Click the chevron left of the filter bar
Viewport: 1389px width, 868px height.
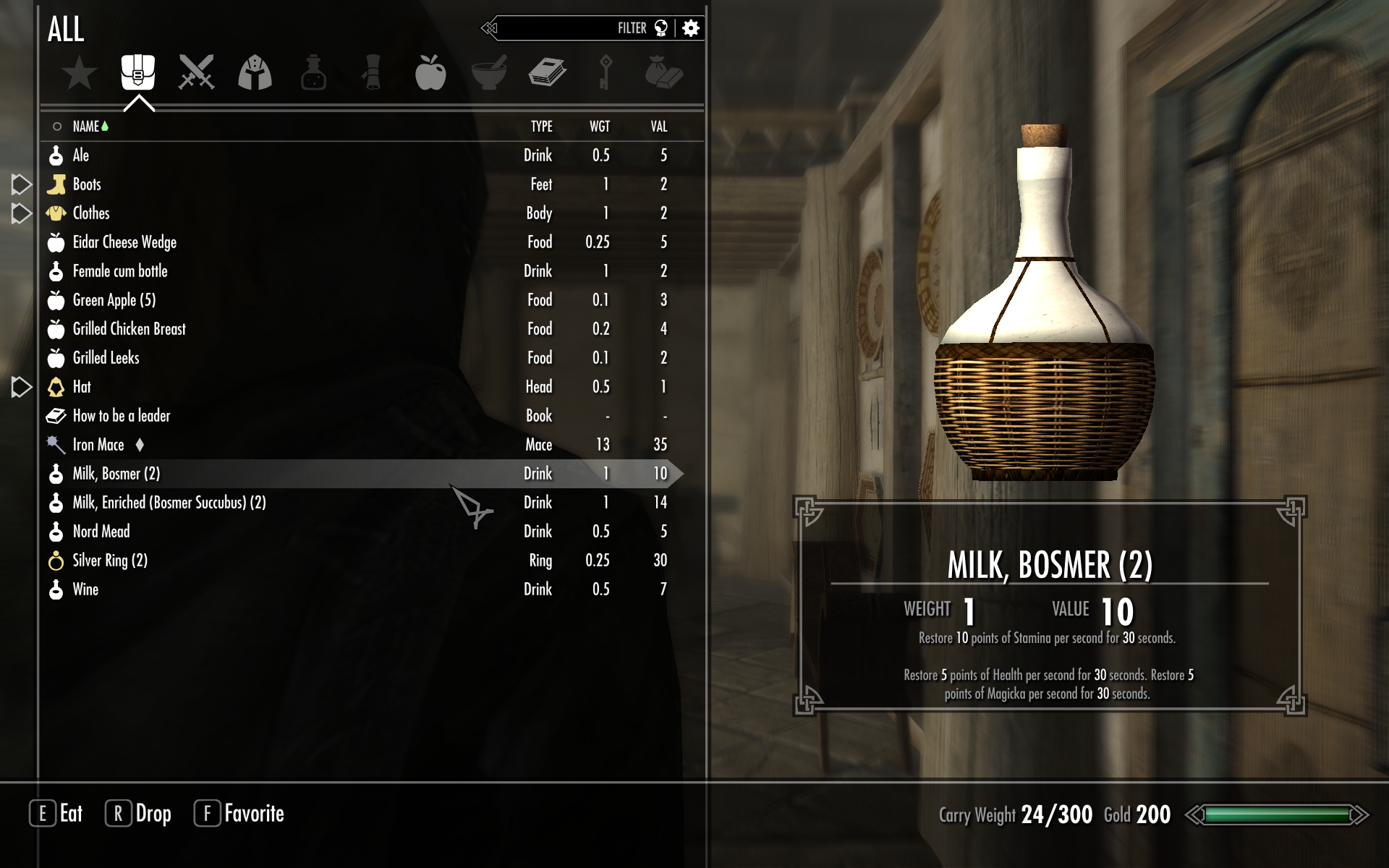(490, 29)
